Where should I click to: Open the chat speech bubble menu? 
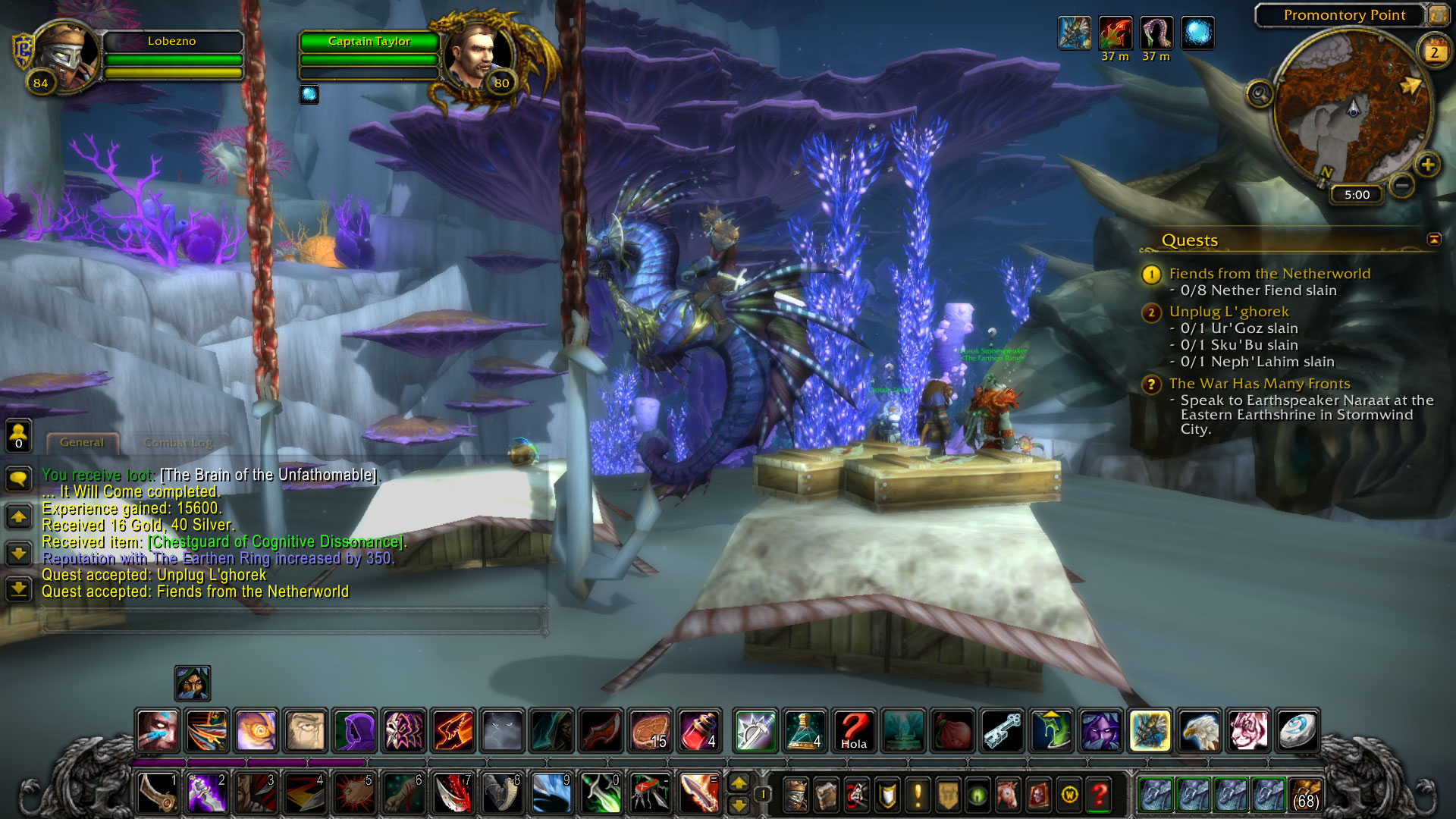pos(18,479)
